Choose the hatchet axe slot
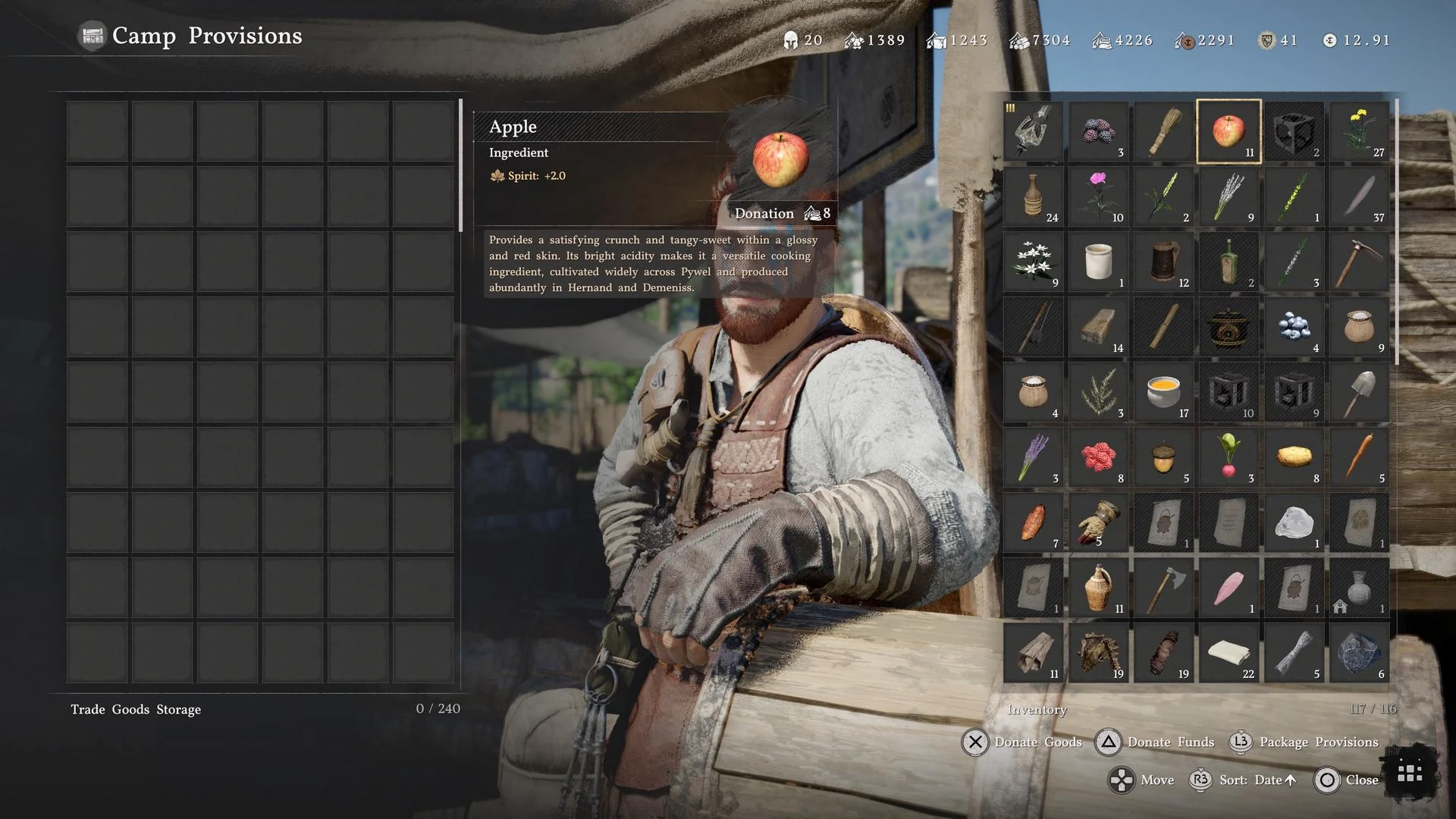Image resolution: width=1456 pixels, height=819 pixels. pos(1163,588)
